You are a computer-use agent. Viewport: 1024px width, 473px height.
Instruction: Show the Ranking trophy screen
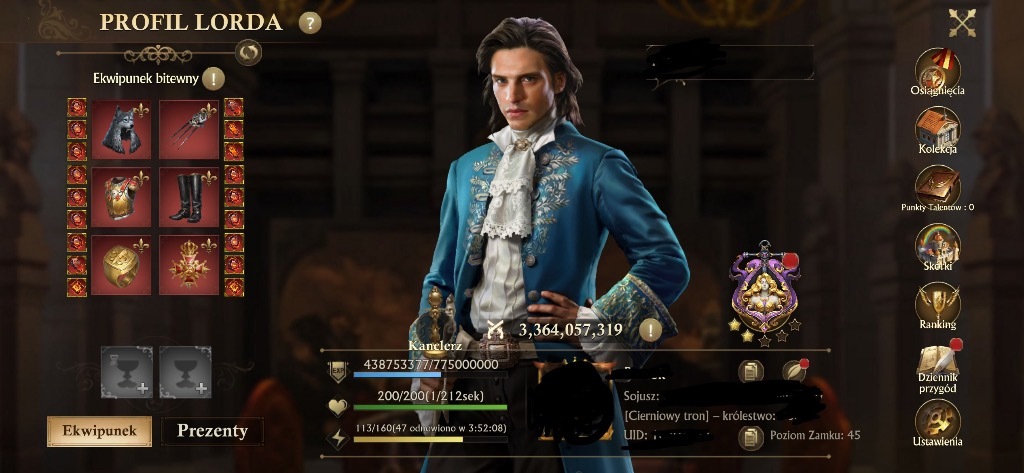[937, 305]
